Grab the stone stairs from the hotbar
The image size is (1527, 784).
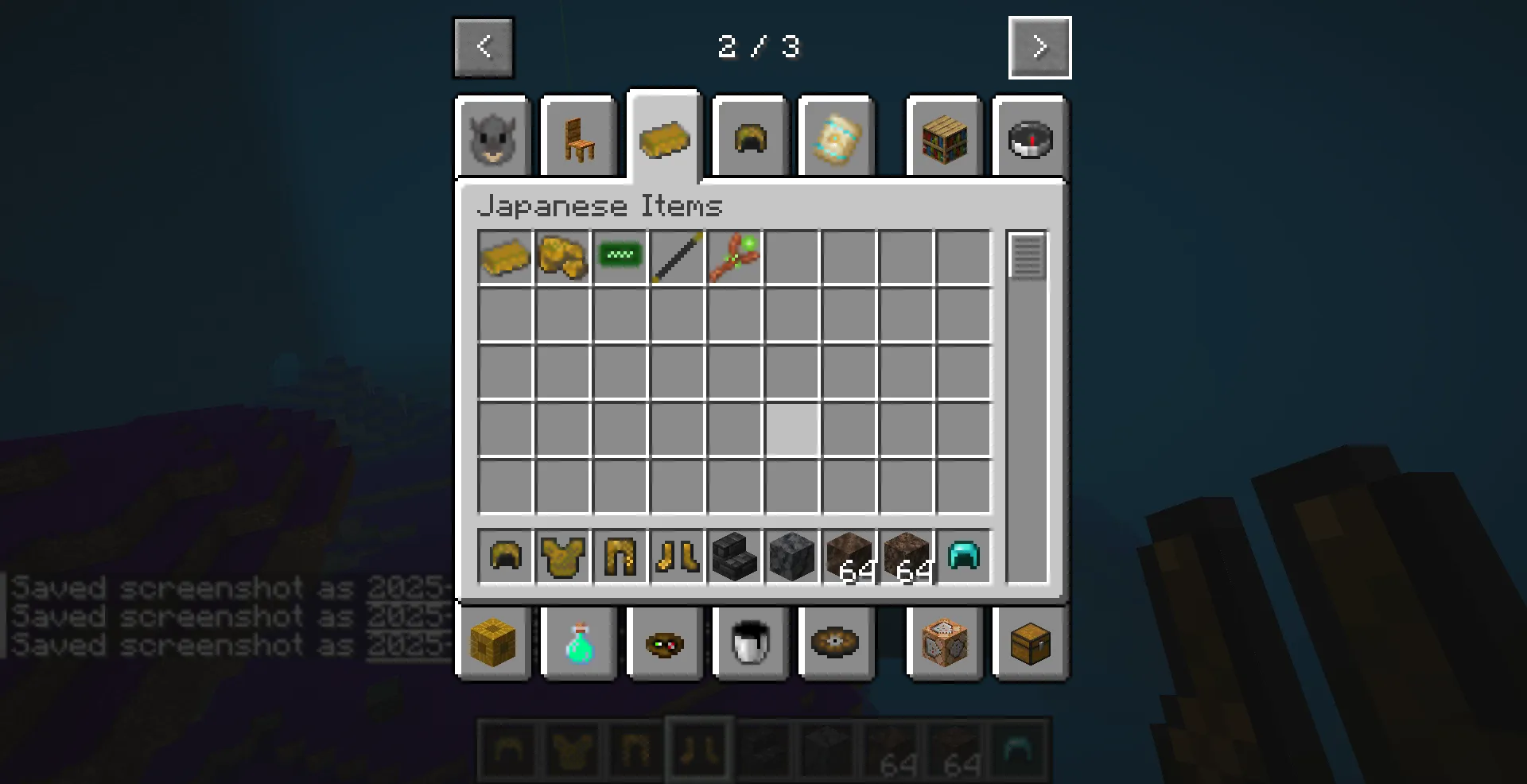(734, 557)
